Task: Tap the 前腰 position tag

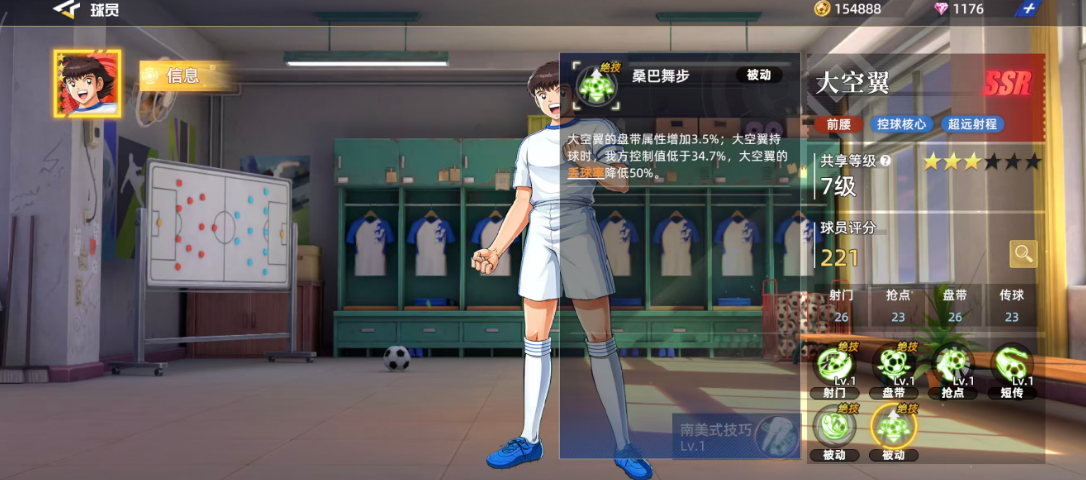Action: (x=838, y=125)
